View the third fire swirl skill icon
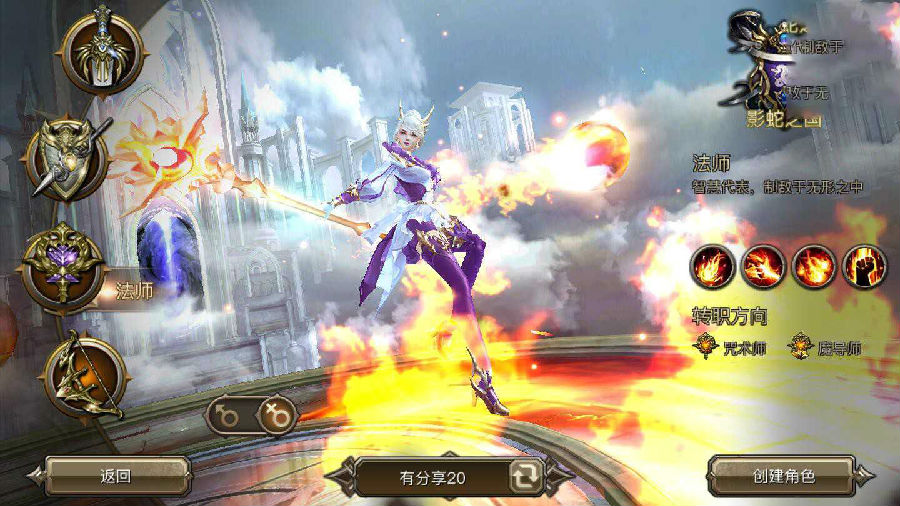The height and width of the screenshot is (506, 900). pyautogui.click(x=813, y=265)
